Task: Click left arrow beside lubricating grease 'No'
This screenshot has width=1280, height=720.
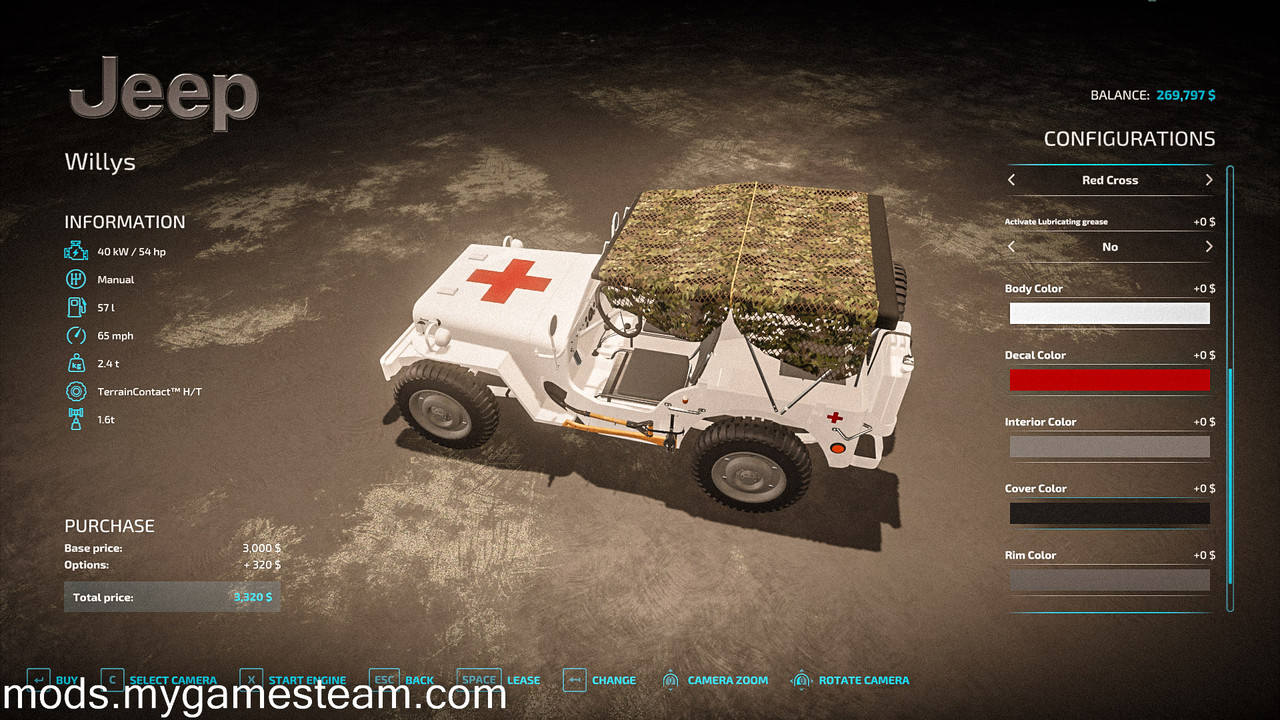Action: pyautogui.click(x=1012, y=247)
